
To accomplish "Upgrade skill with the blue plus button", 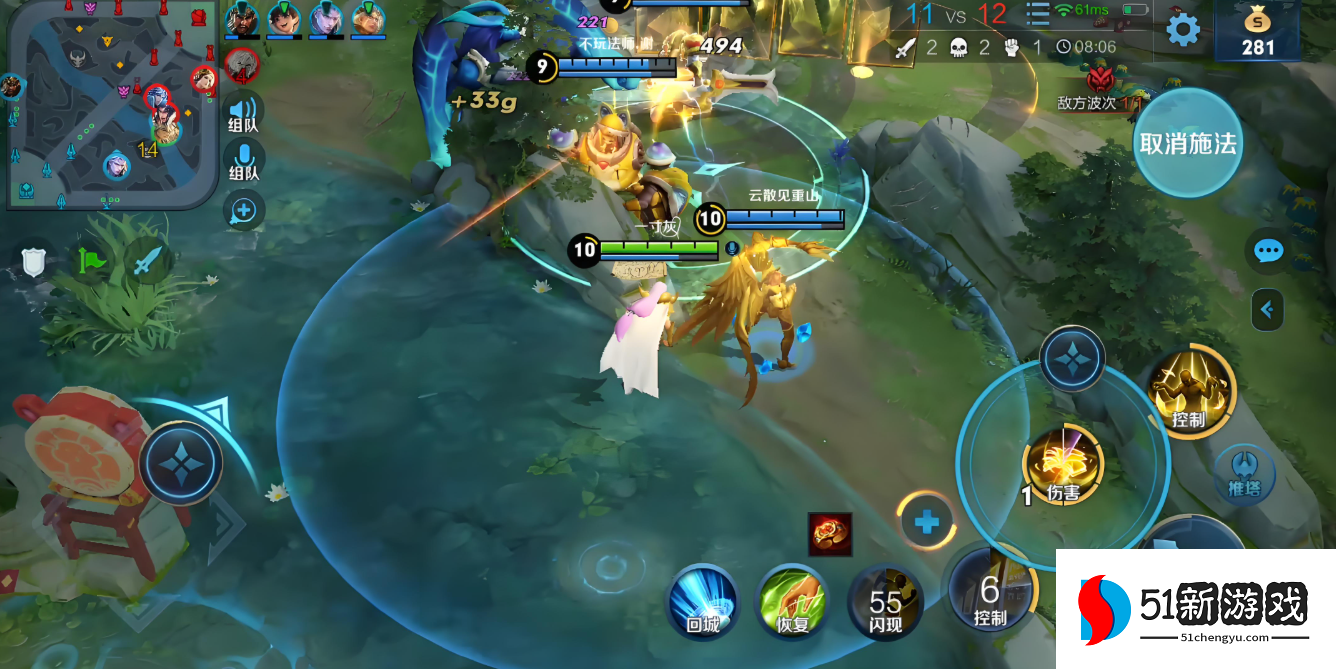I will pyautogui.click(x=926, y=521).
